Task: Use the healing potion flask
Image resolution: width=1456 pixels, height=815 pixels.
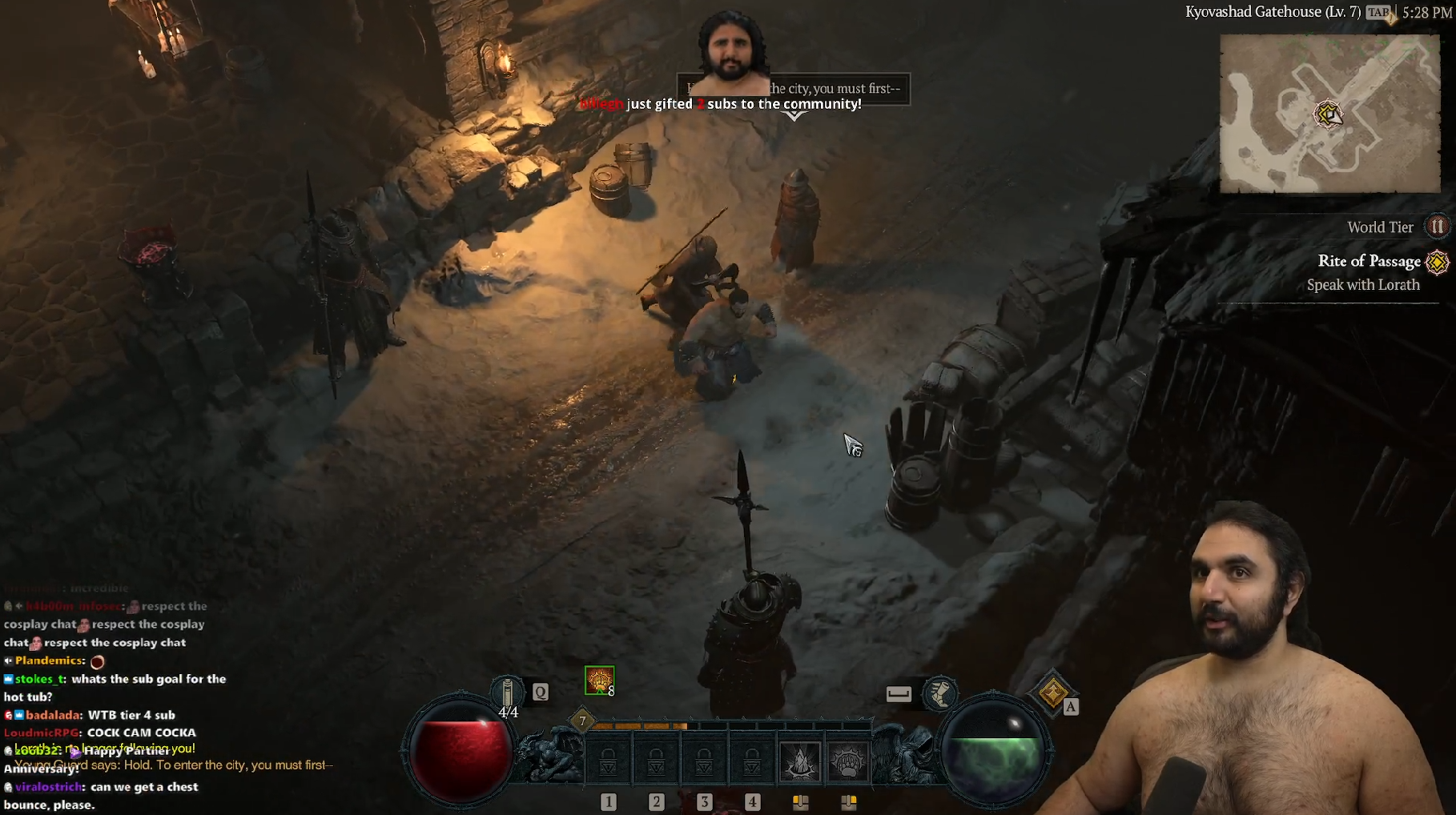Action: click(x=508, y=693)
